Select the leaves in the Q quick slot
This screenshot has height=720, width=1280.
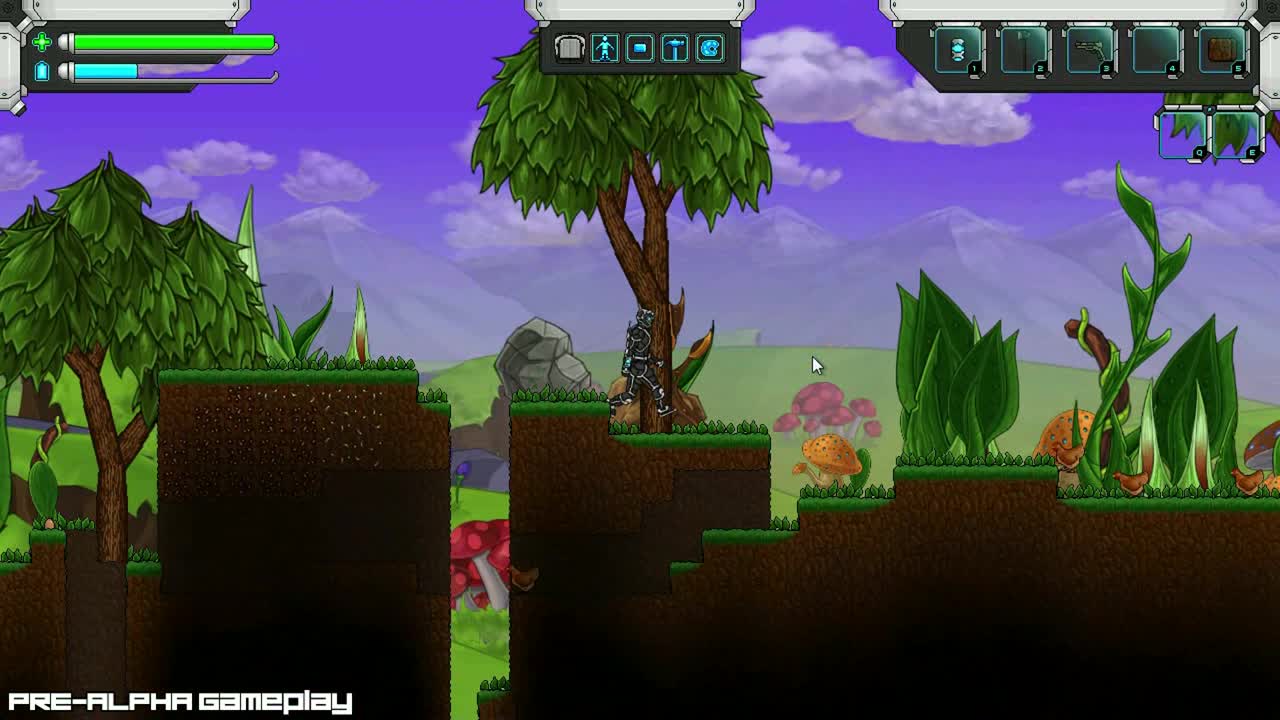1184,133
